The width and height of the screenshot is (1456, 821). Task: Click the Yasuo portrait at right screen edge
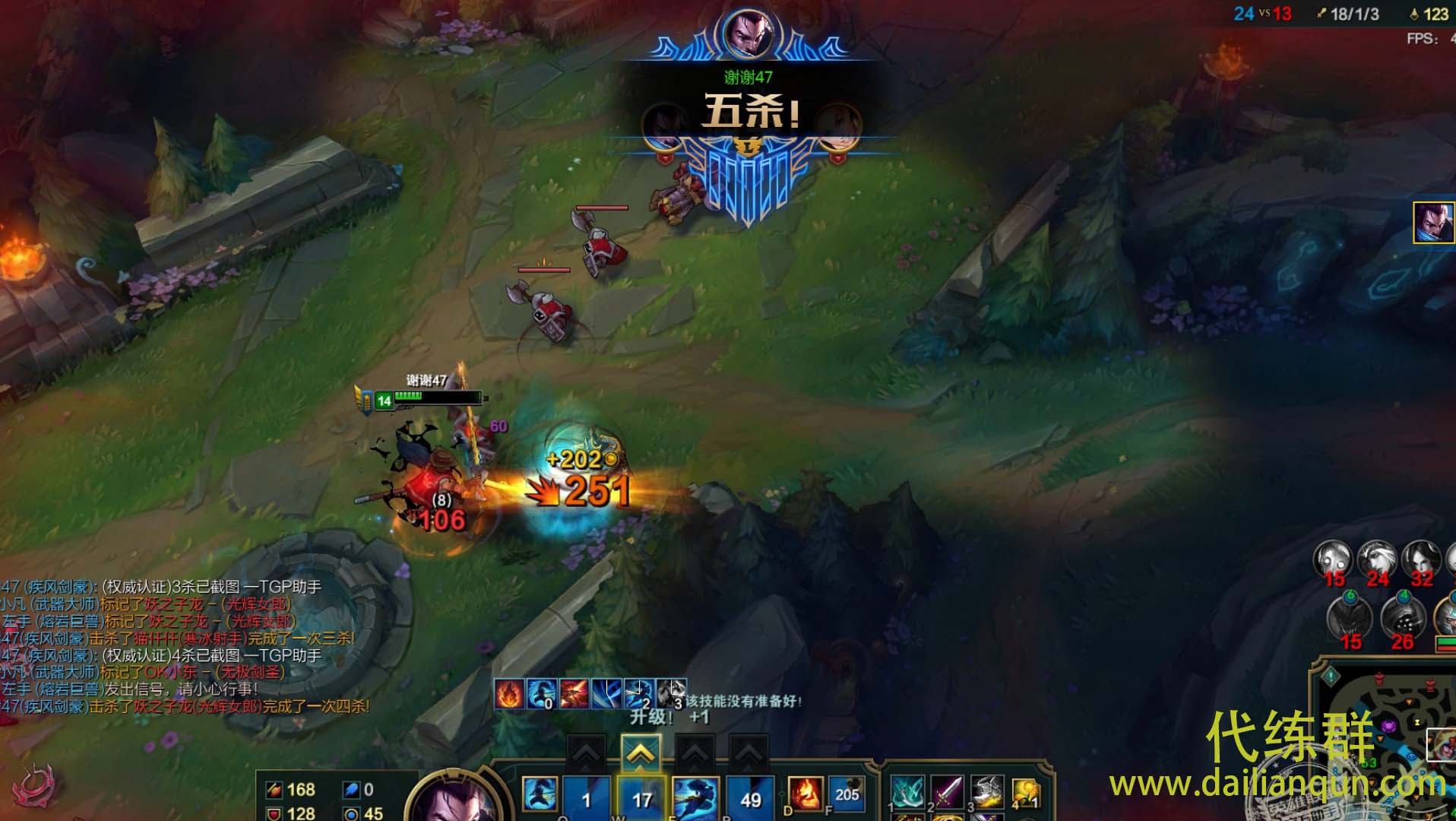1434,223
